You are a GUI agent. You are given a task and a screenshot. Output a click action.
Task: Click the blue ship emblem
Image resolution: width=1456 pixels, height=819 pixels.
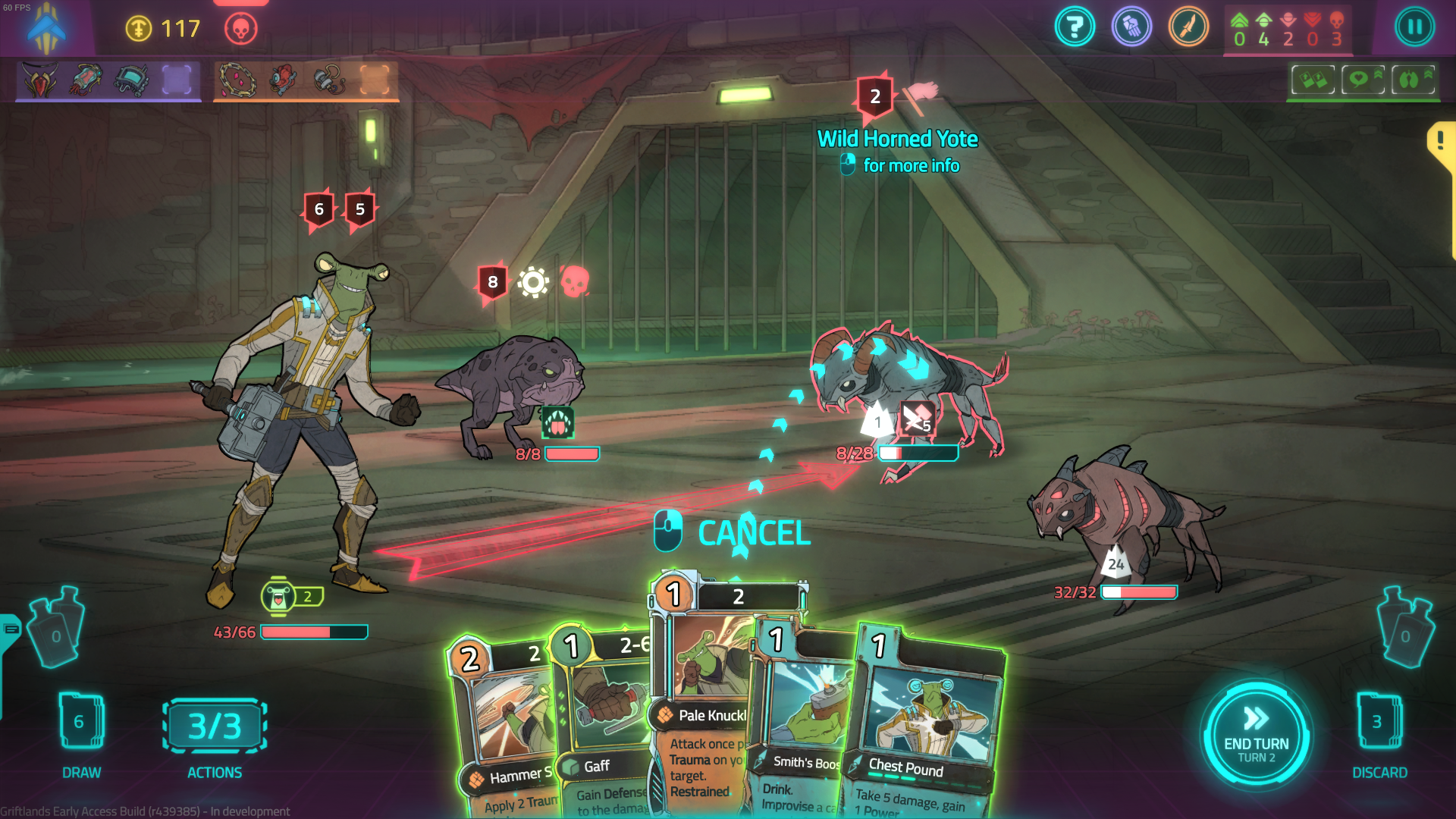pos(45,29)
